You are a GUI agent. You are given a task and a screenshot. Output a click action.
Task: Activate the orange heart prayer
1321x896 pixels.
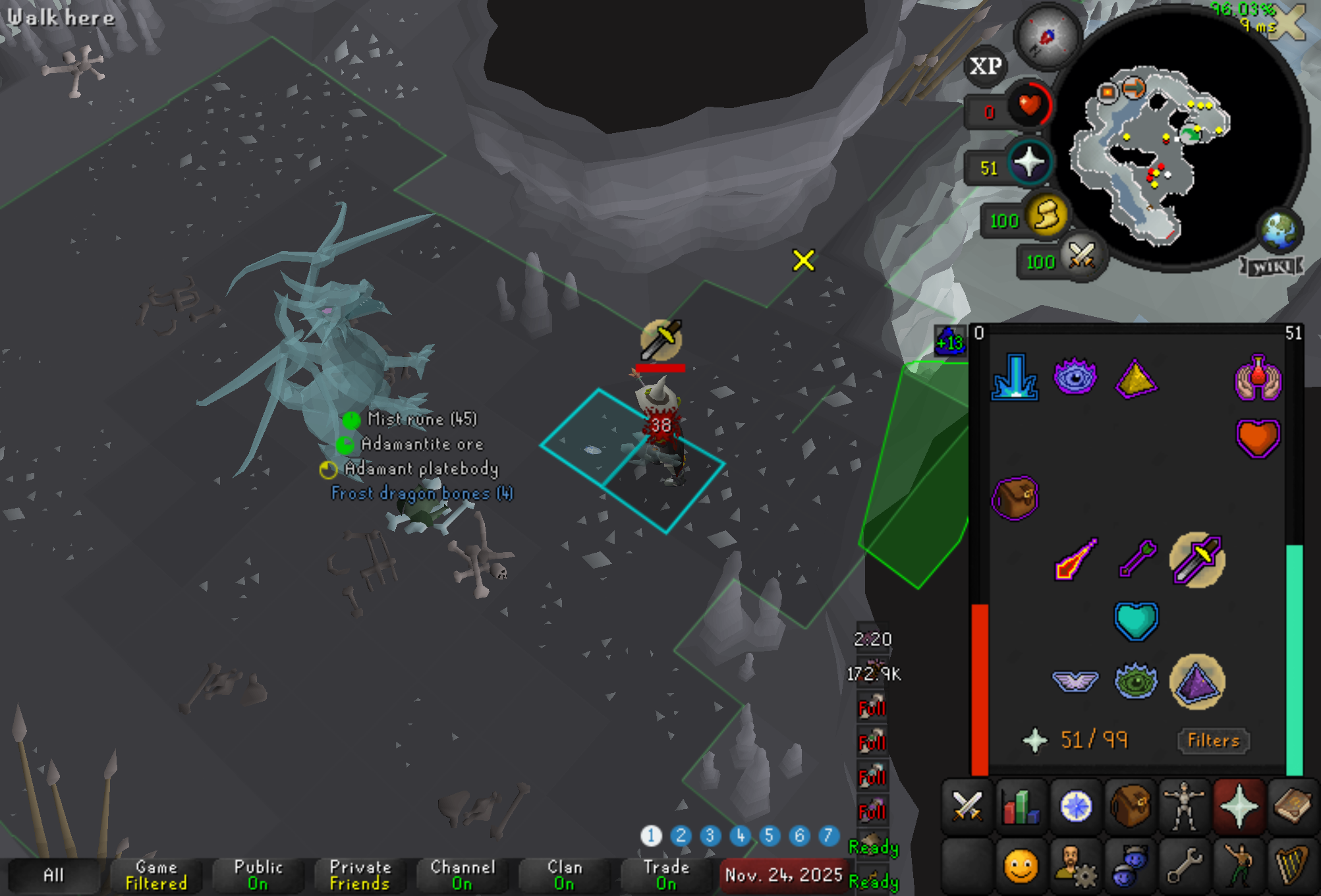(x=1257, y=438)
